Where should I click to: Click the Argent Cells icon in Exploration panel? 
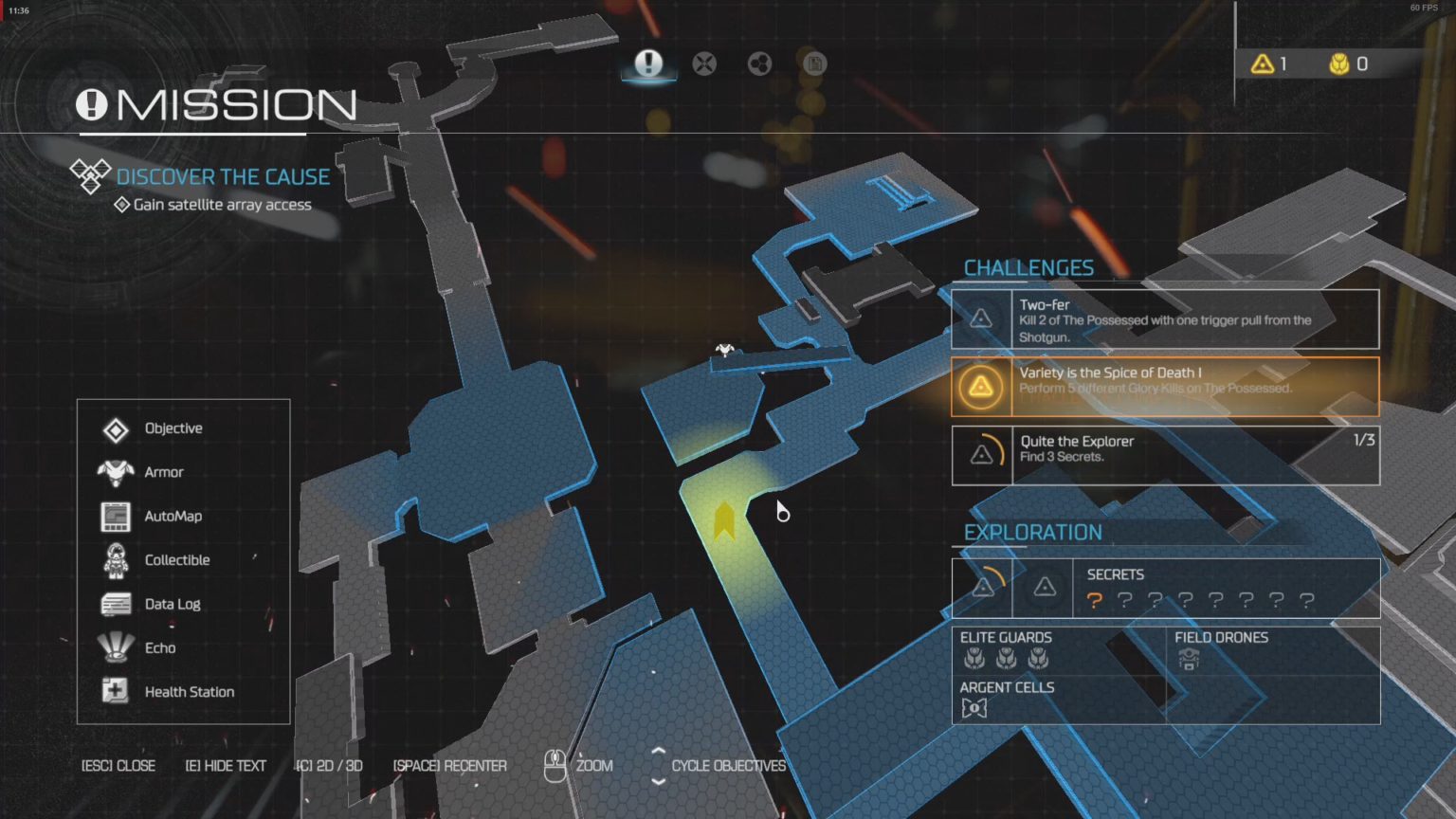[975, 707]
